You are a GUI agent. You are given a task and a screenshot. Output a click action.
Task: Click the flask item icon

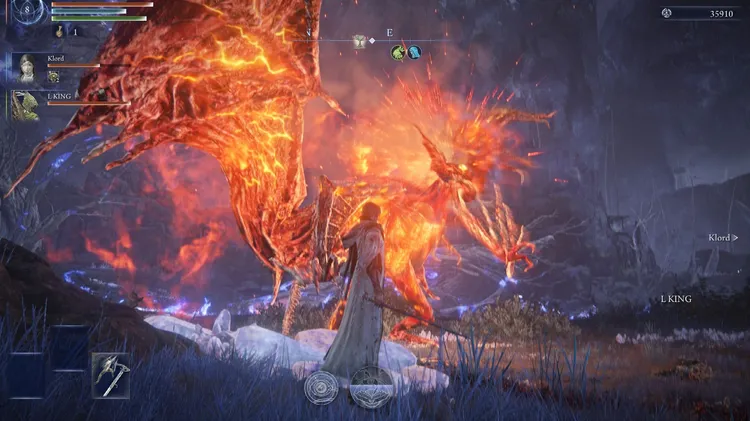click(x=59, y=32)
